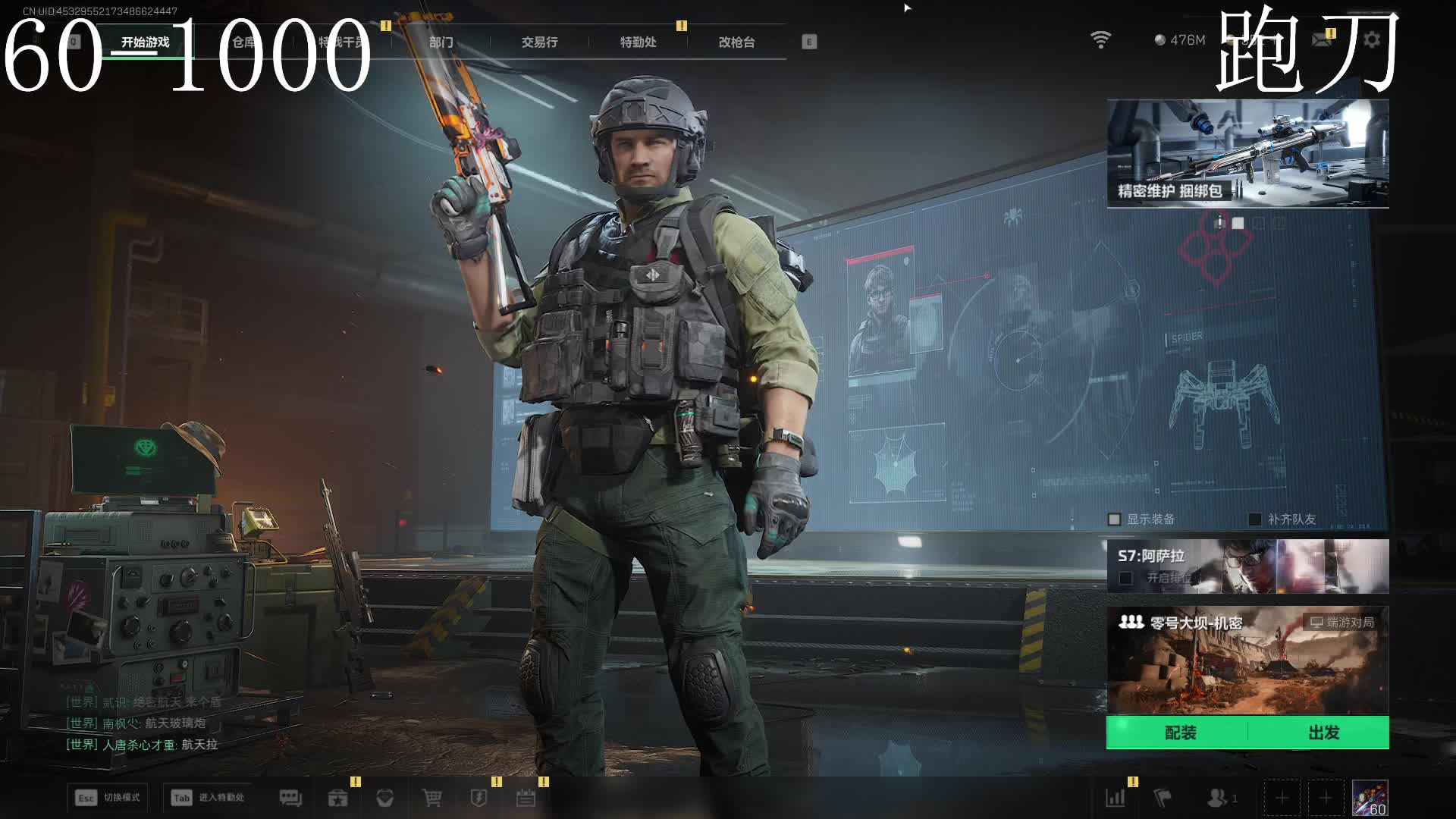Open the 精密维护 捆绑包 bundle banner
Image resolution: width=1456 pixels, height=819 pixels.
point(1247,153)
